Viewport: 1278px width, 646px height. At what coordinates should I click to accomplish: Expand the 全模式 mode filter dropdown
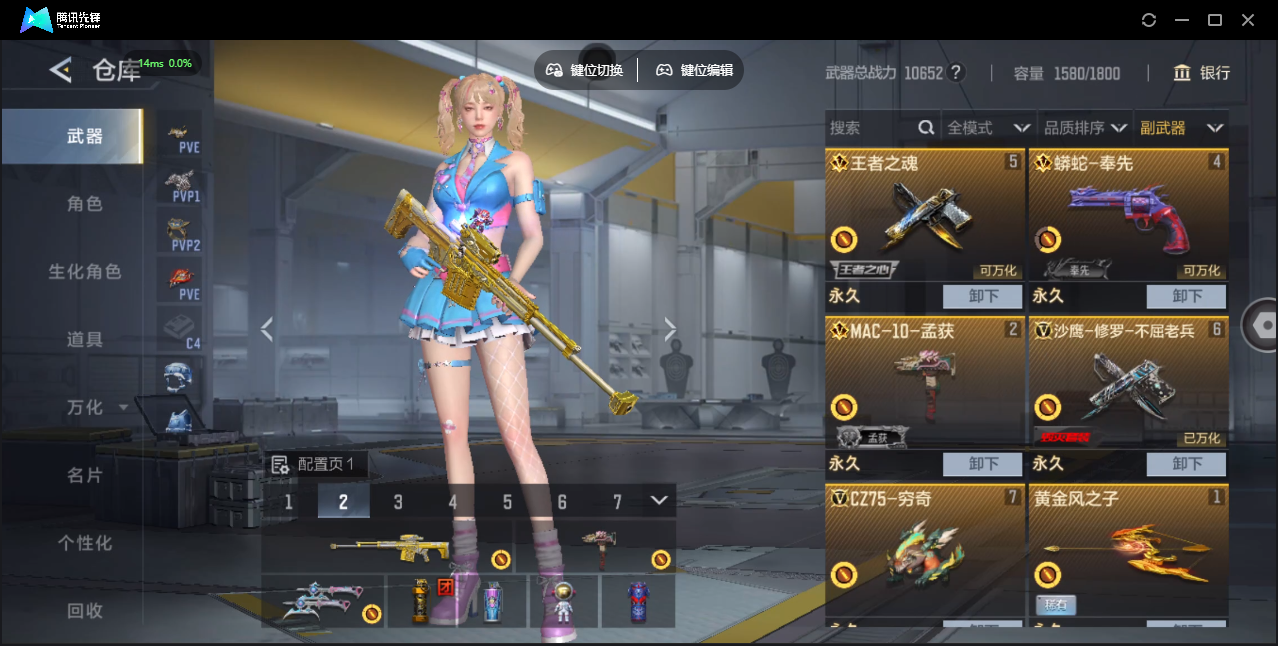point(988,128)
